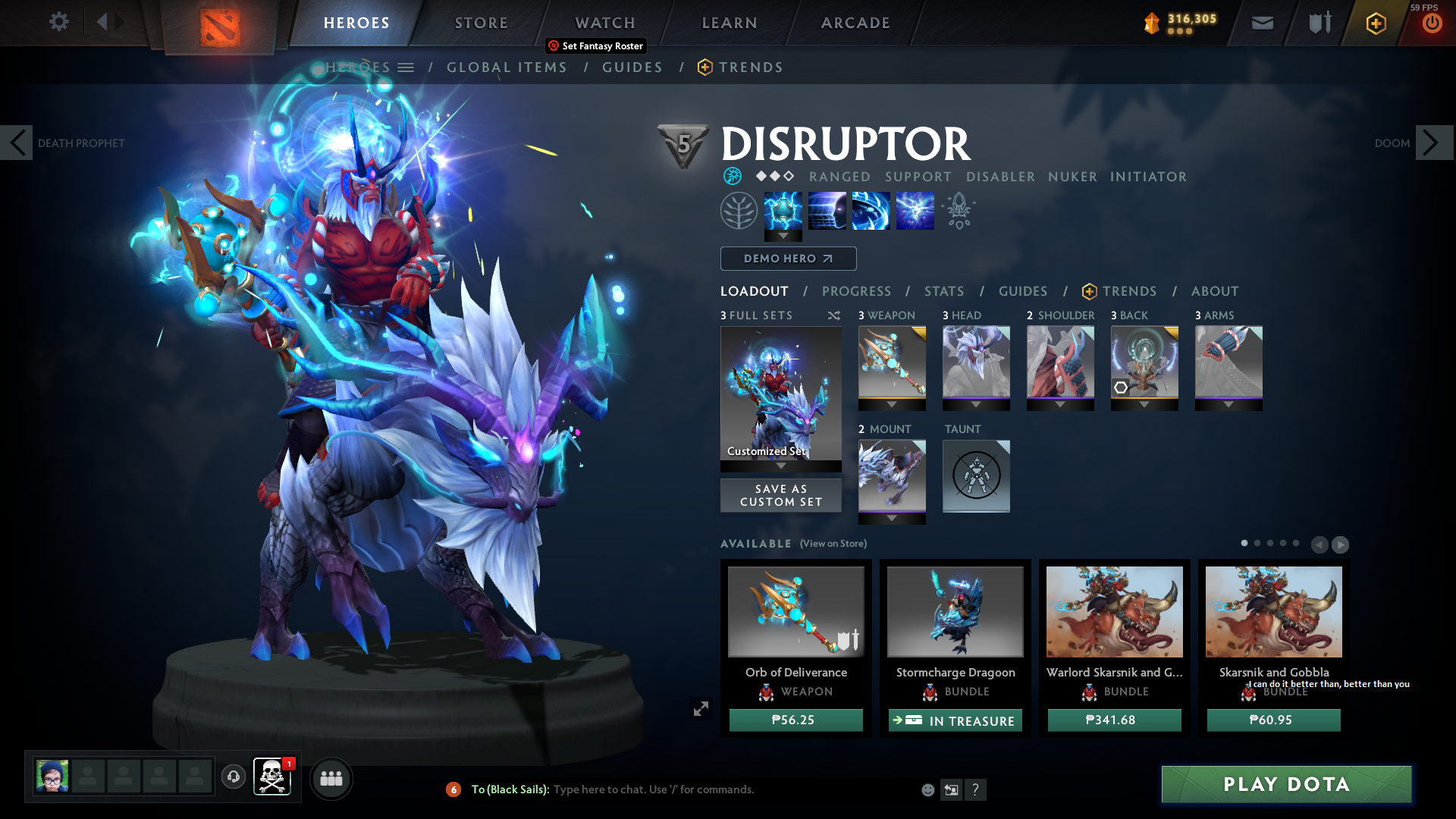The width and height of the screenshot is (1456, 819).
Task: Switch to the Progress tab
Action: (x=857, y=290)
